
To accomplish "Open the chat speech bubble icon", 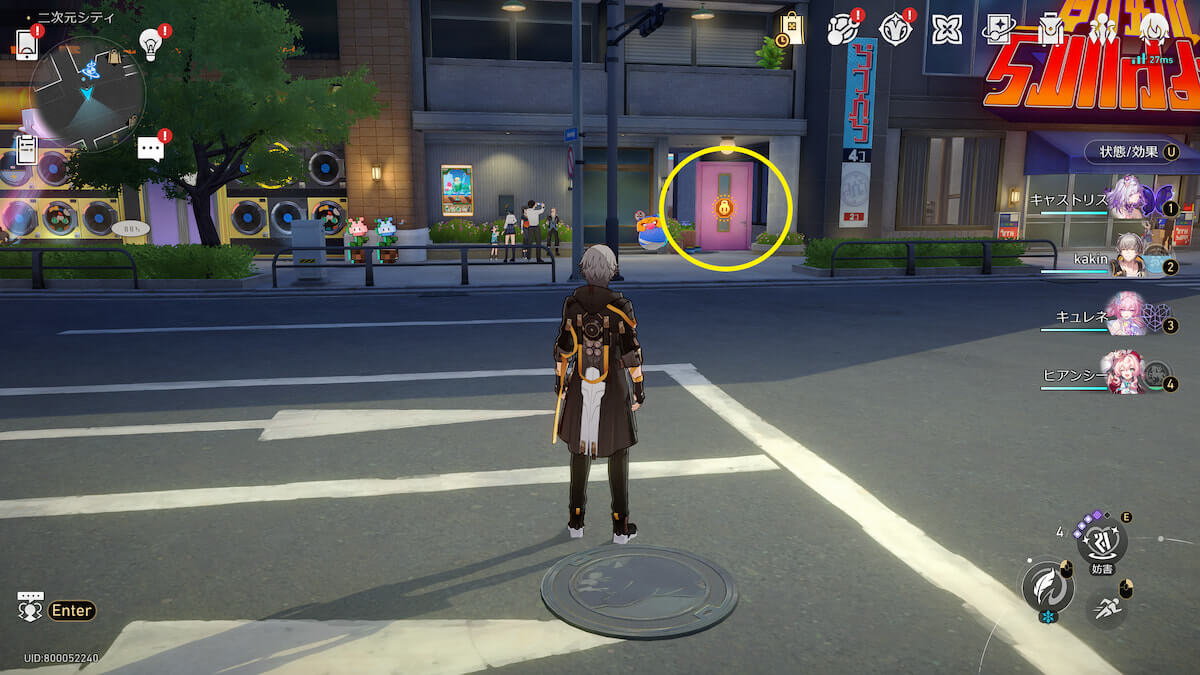I will click(150, 149).
